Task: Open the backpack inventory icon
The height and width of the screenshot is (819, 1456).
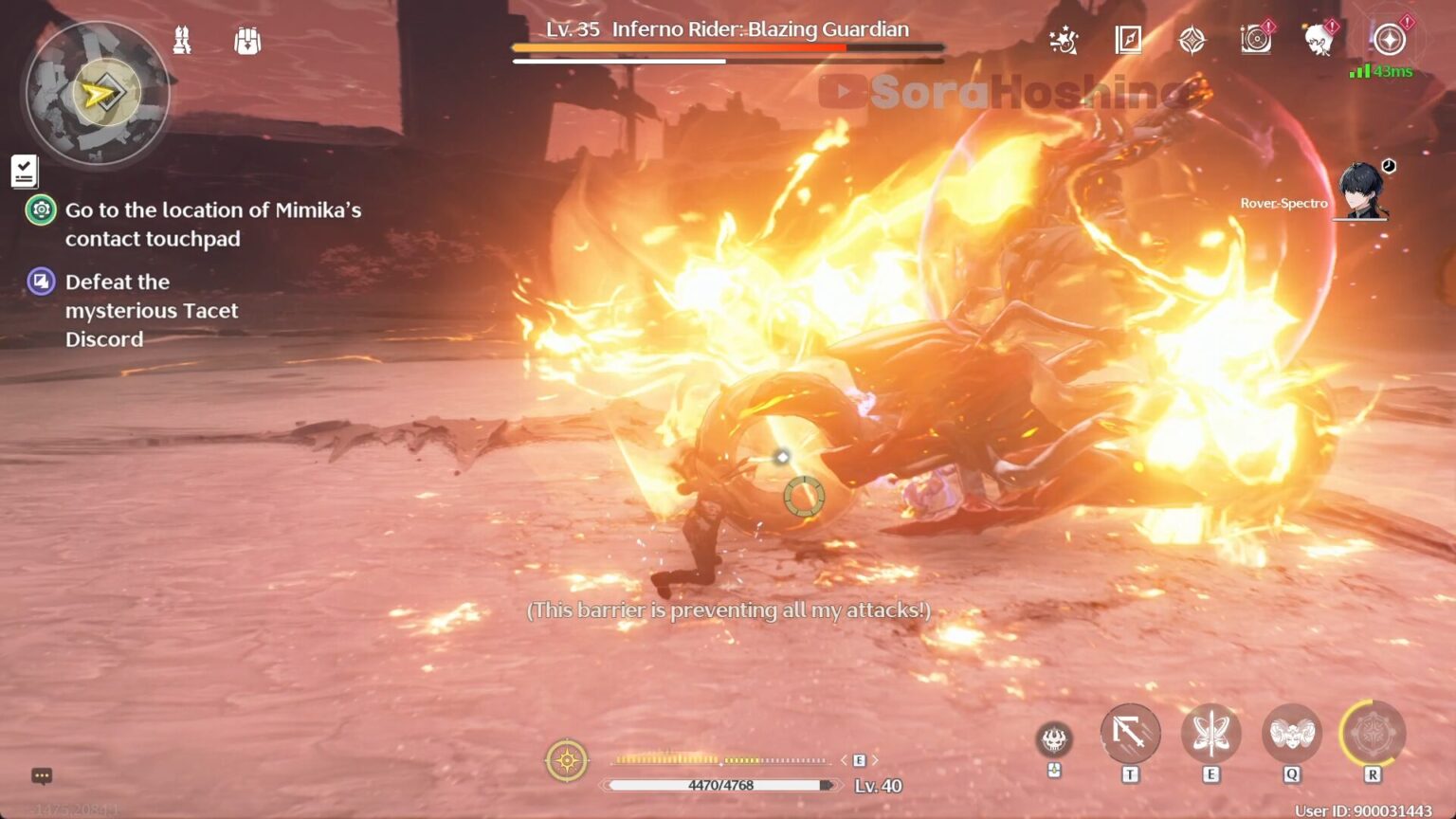Action: (x=247, y=41)
